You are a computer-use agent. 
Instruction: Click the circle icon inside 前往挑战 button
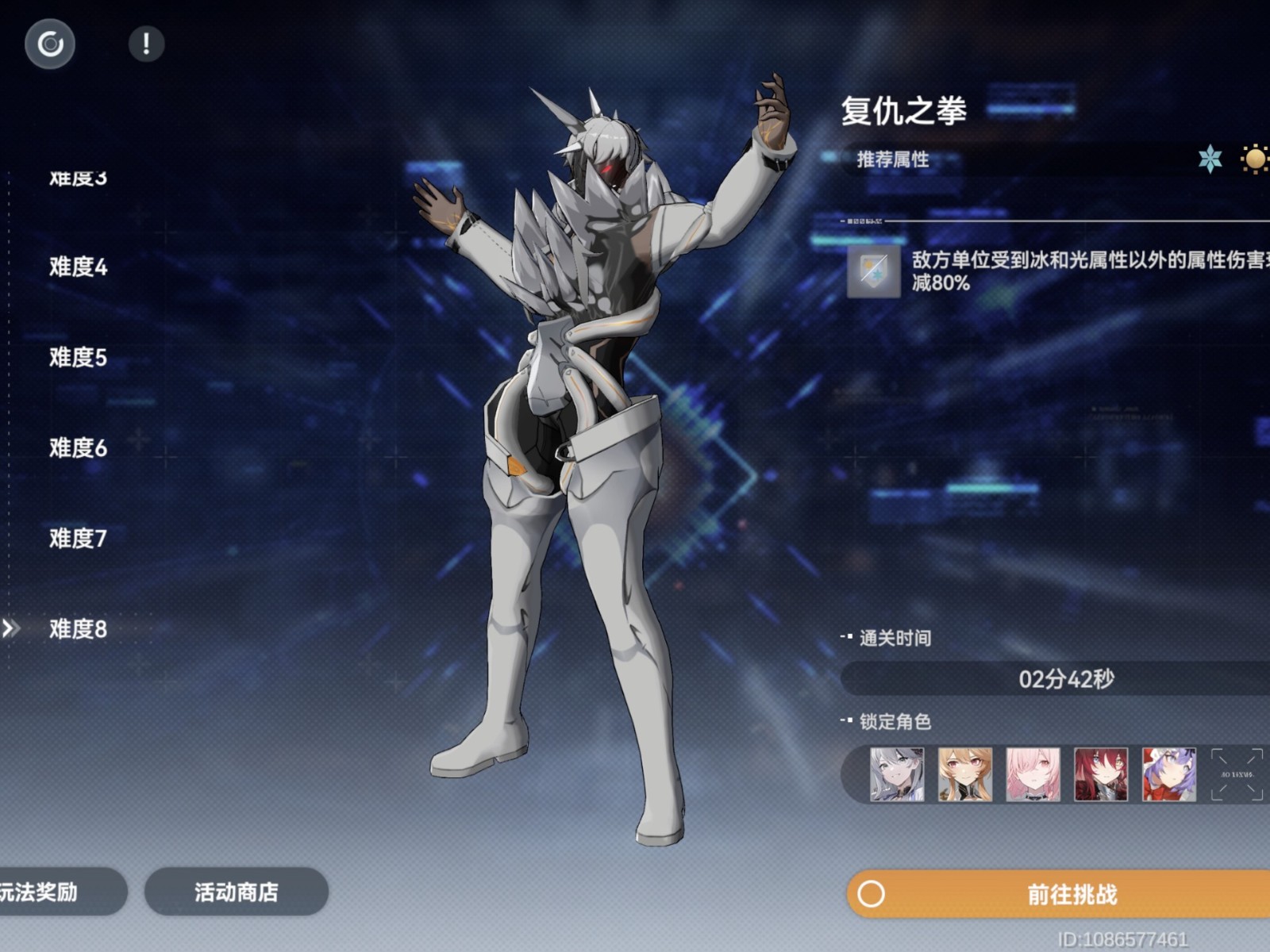tap(873, 894)
